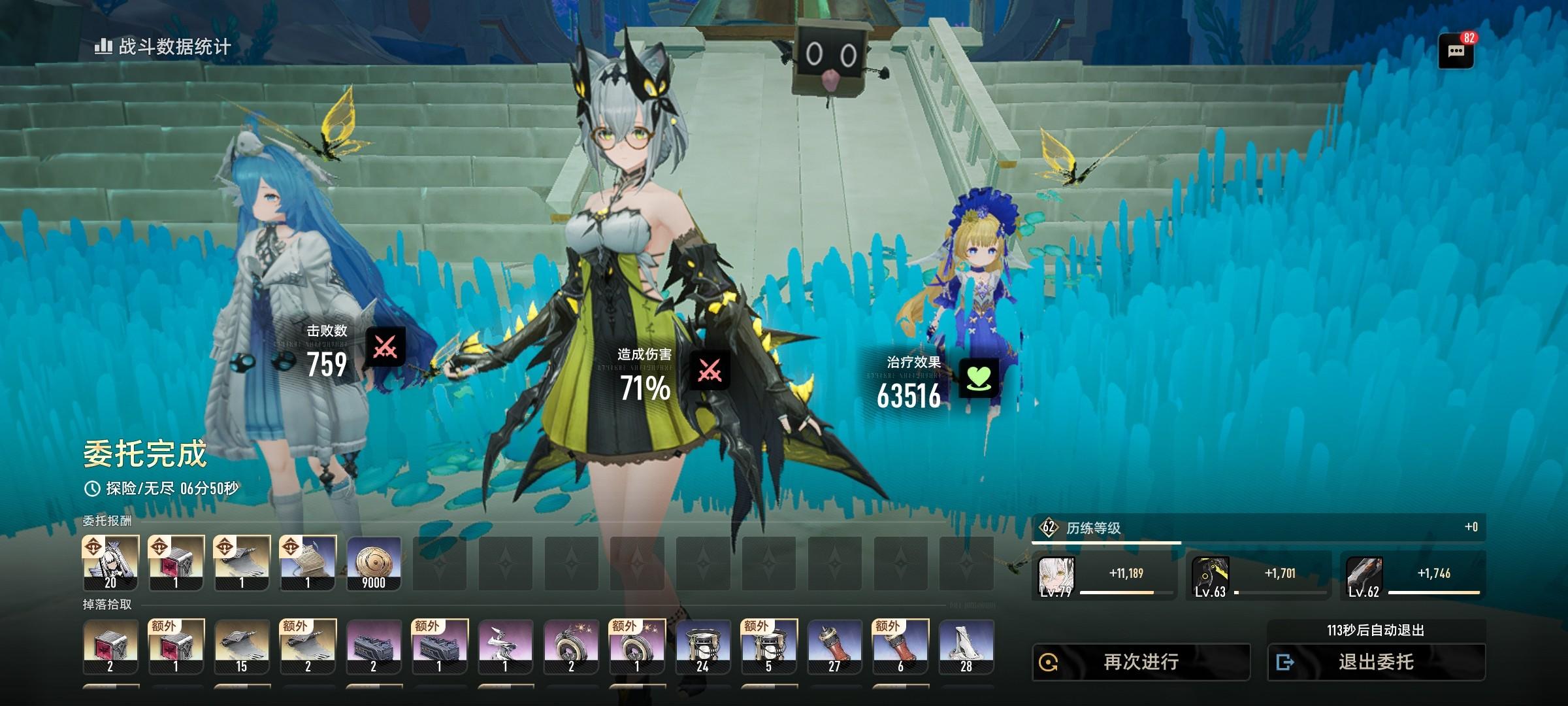Choose the drum drop stacked at 24

(702, 647)
